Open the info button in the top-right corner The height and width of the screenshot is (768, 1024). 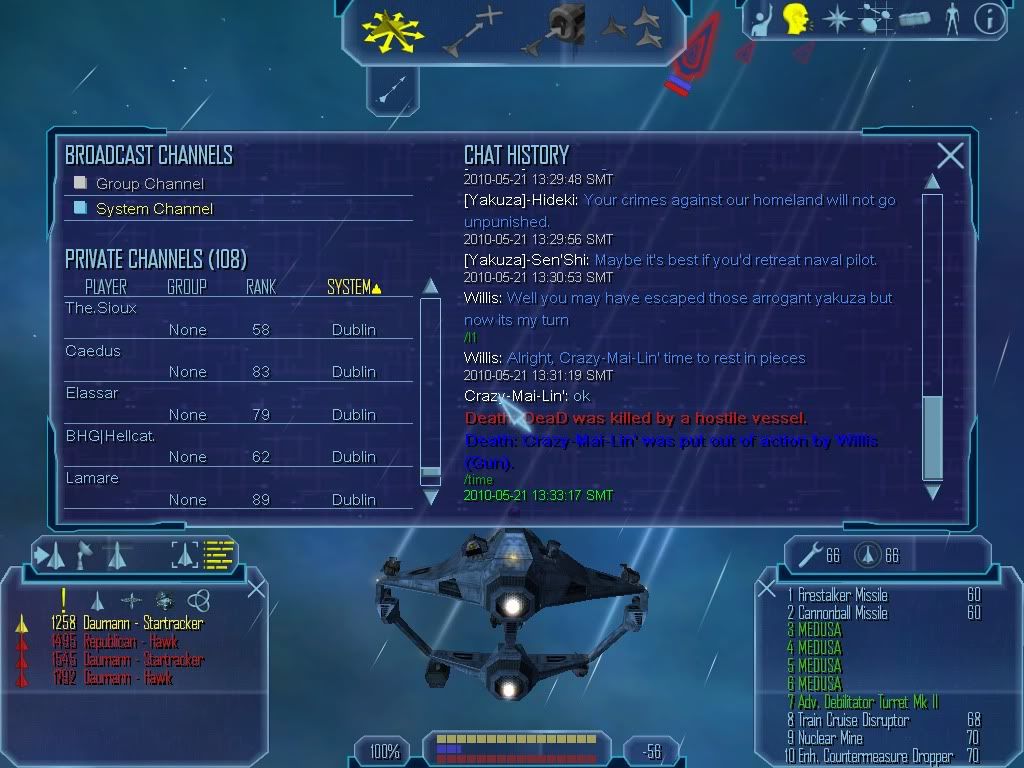988,19
